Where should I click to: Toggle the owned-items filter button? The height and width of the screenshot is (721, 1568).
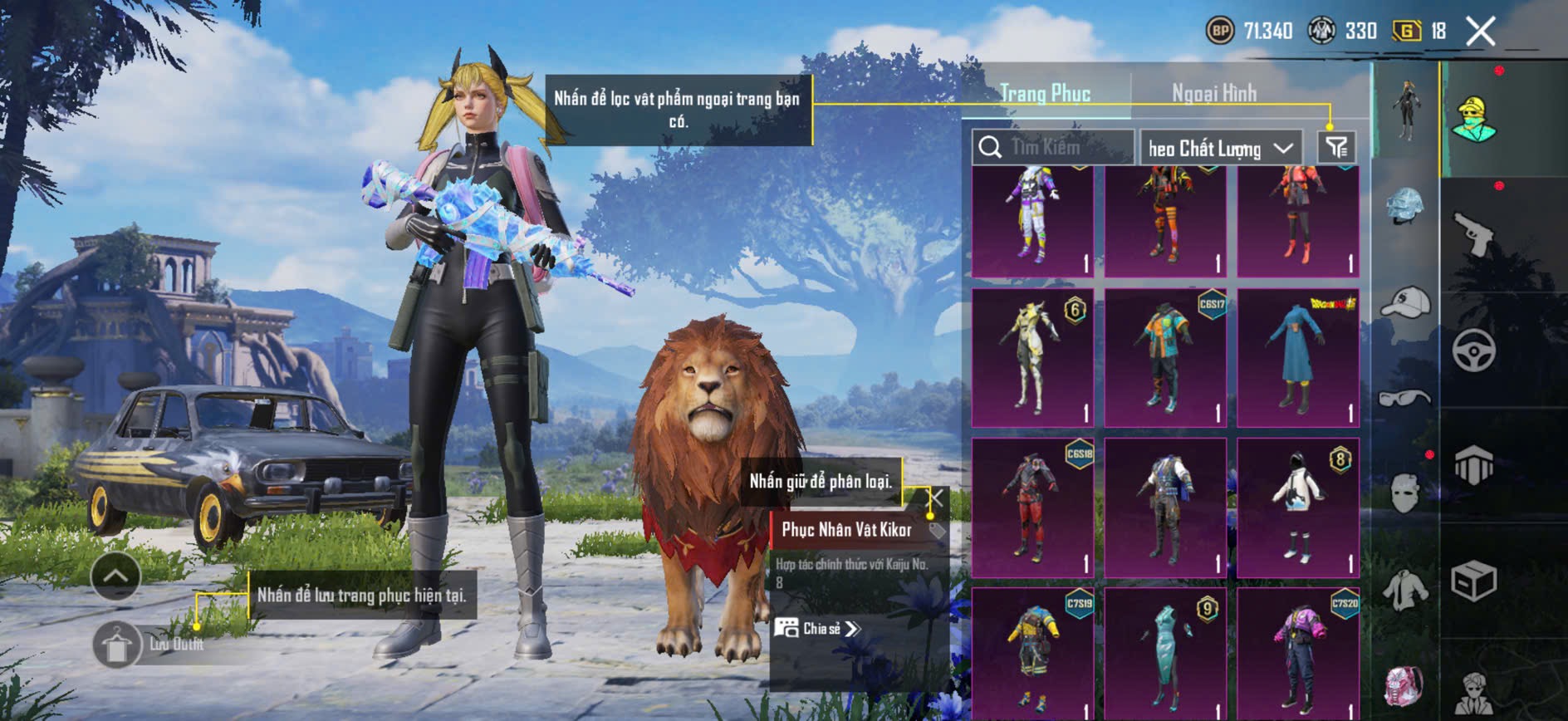click(x=1336, y=148)
